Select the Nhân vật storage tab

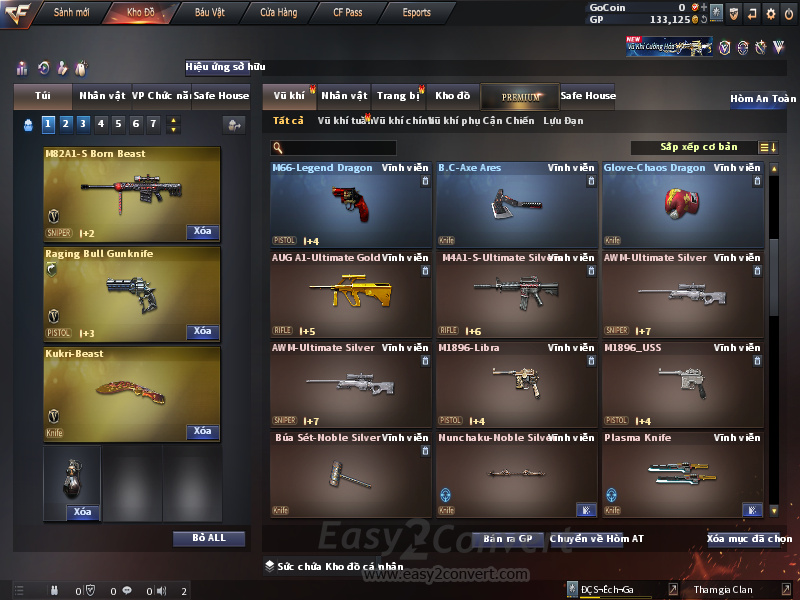(x=344, y=96)
